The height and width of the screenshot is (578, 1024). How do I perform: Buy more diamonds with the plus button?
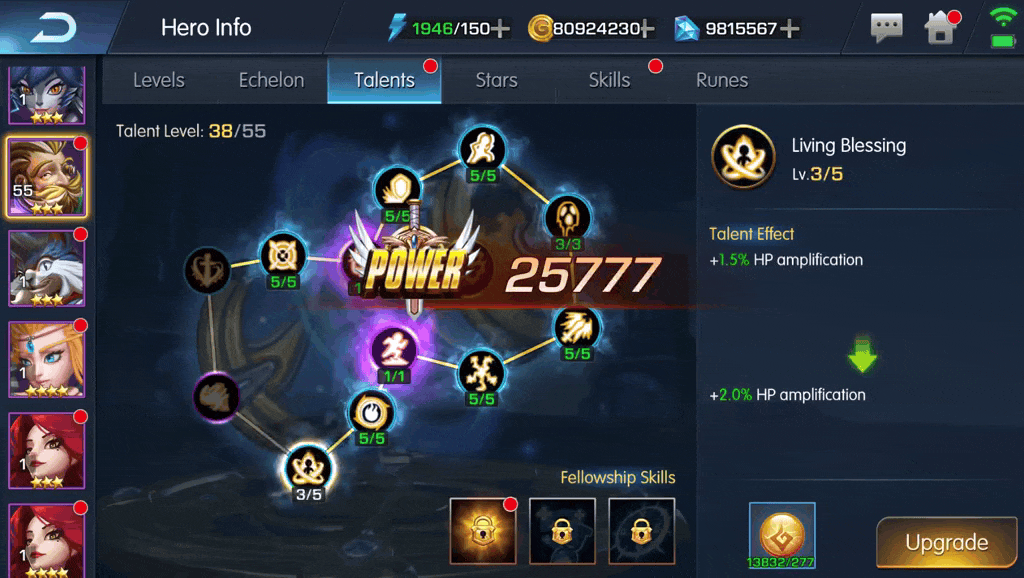coord(789,28)
